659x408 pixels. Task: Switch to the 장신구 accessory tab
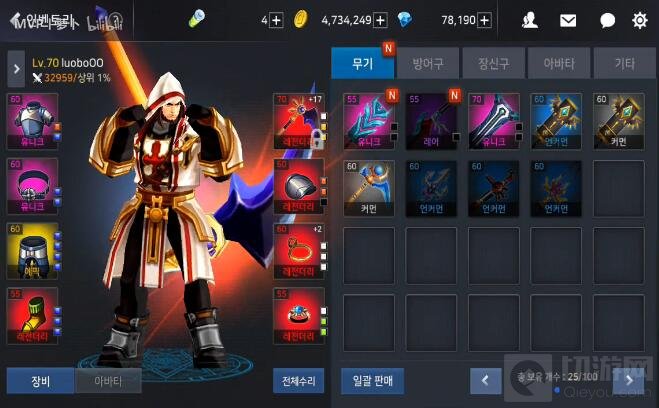(494, 64)
